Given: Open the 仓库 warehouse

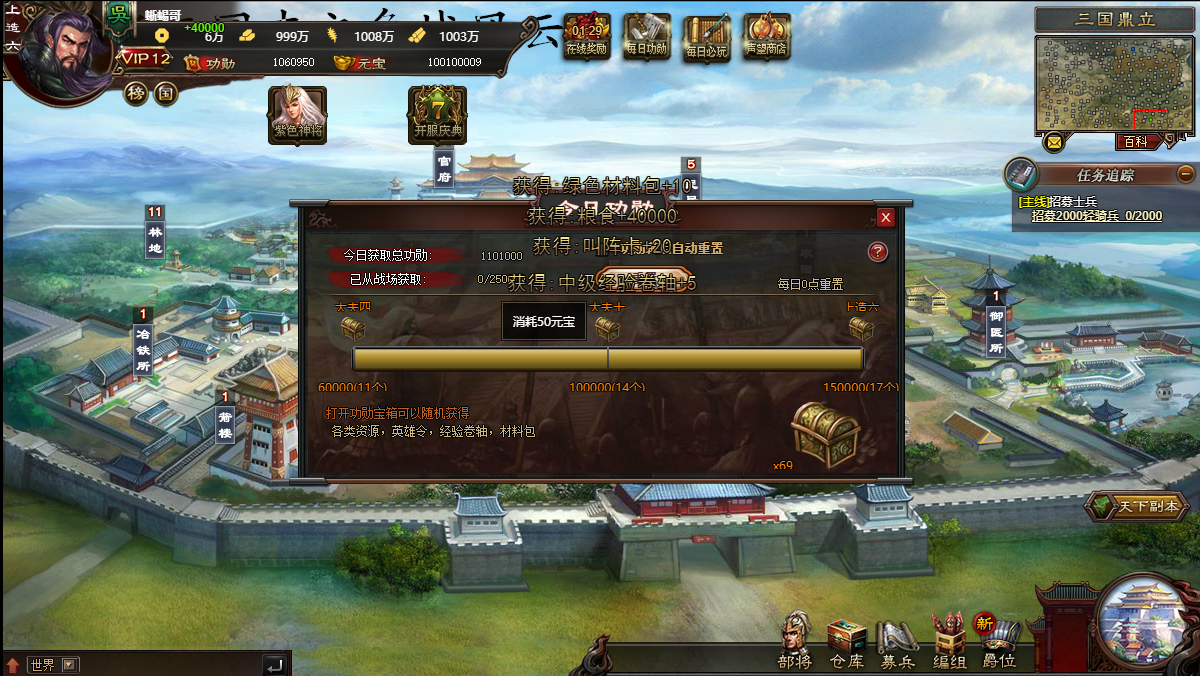Looking at the screenshot, I should (846, 640).
